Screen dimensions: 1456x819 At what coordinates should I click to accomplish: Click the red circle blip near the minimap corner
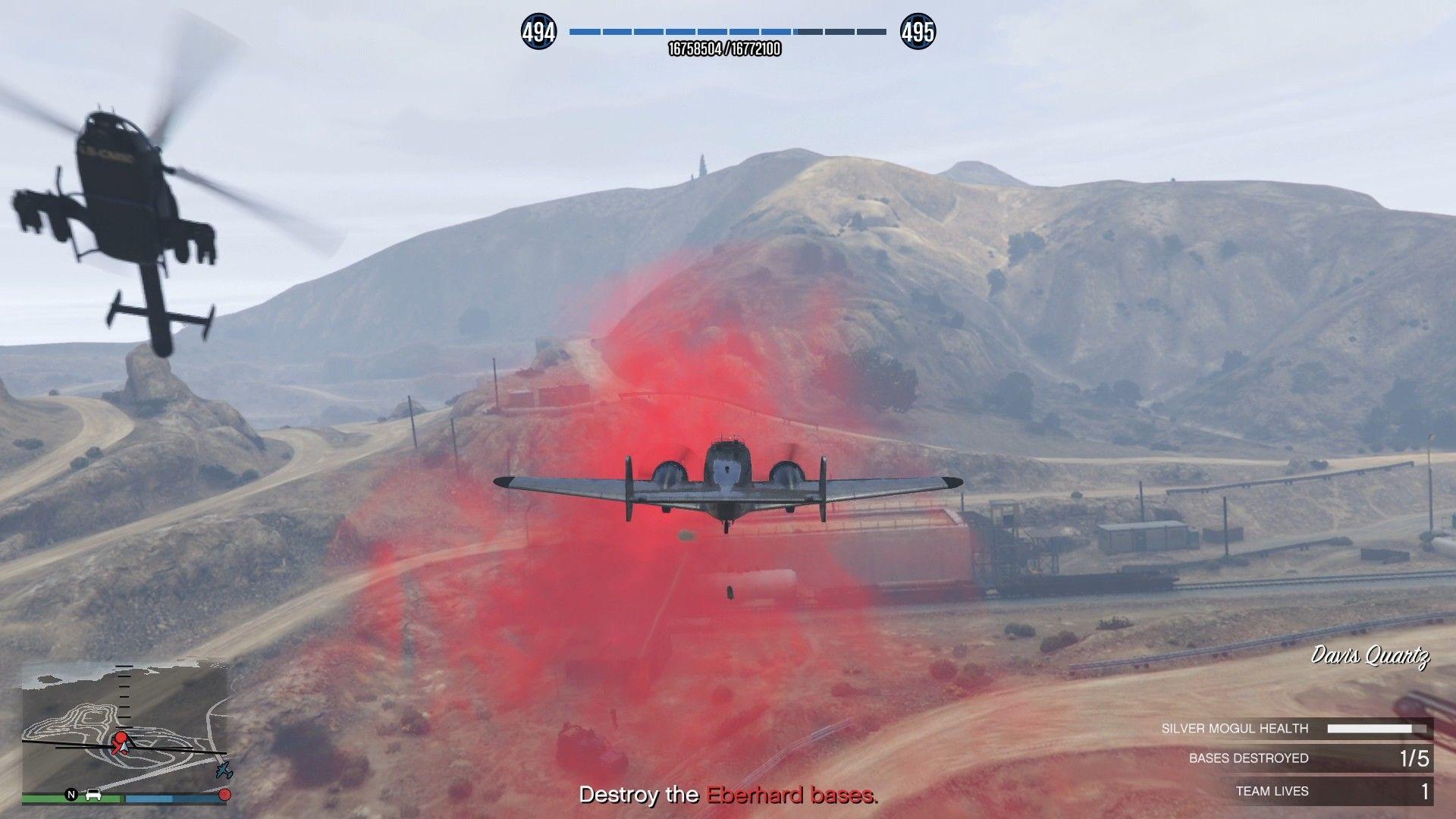[x=225, y=795]
